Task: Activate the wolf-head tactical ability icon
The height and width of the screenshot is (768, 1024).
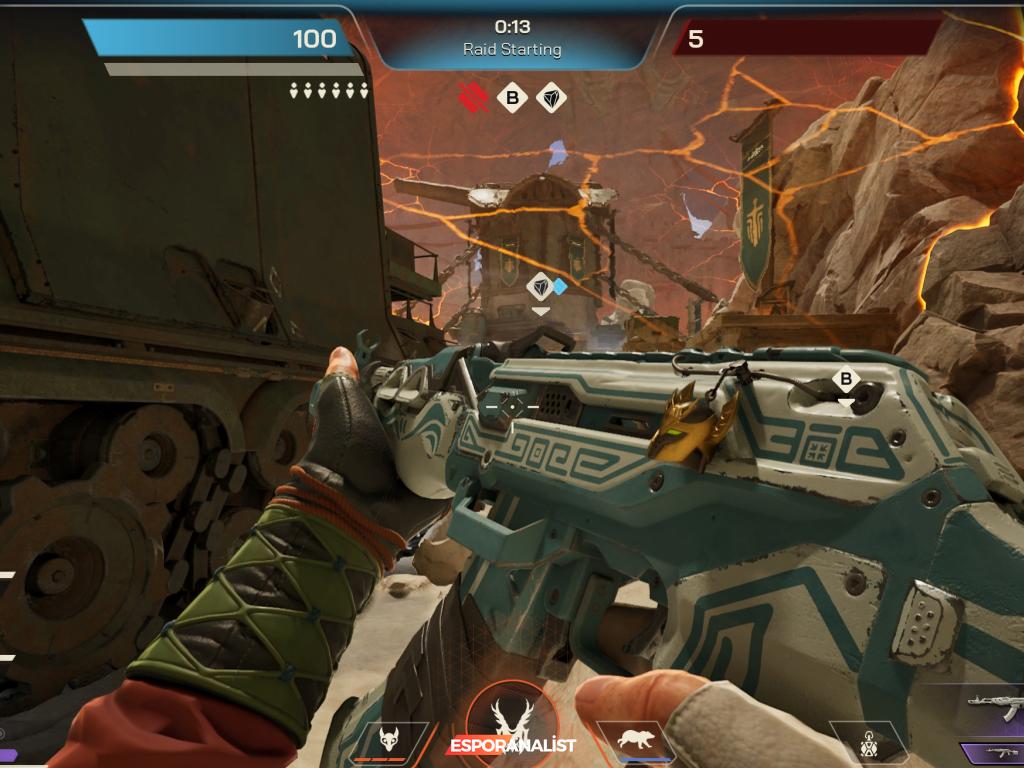Action: tap(389, 741)
